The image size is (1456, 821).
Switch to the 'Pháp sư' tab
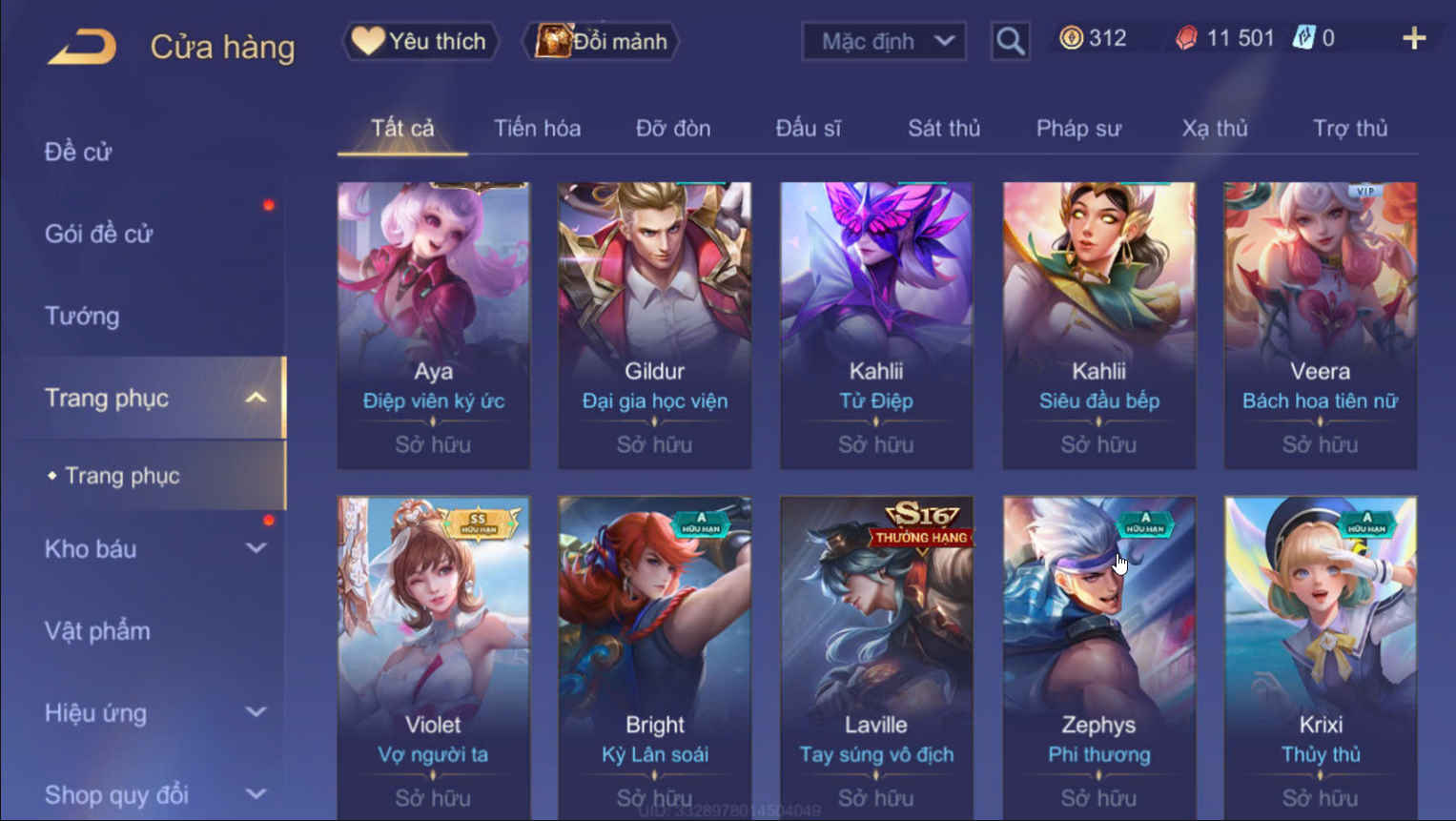pos(1078,129)
